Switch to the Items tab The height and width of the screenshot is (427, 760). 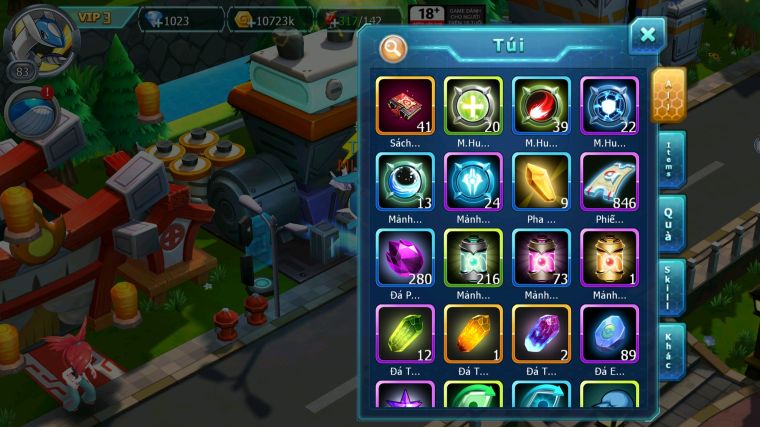pyautogui.click(x=669, y=159)
